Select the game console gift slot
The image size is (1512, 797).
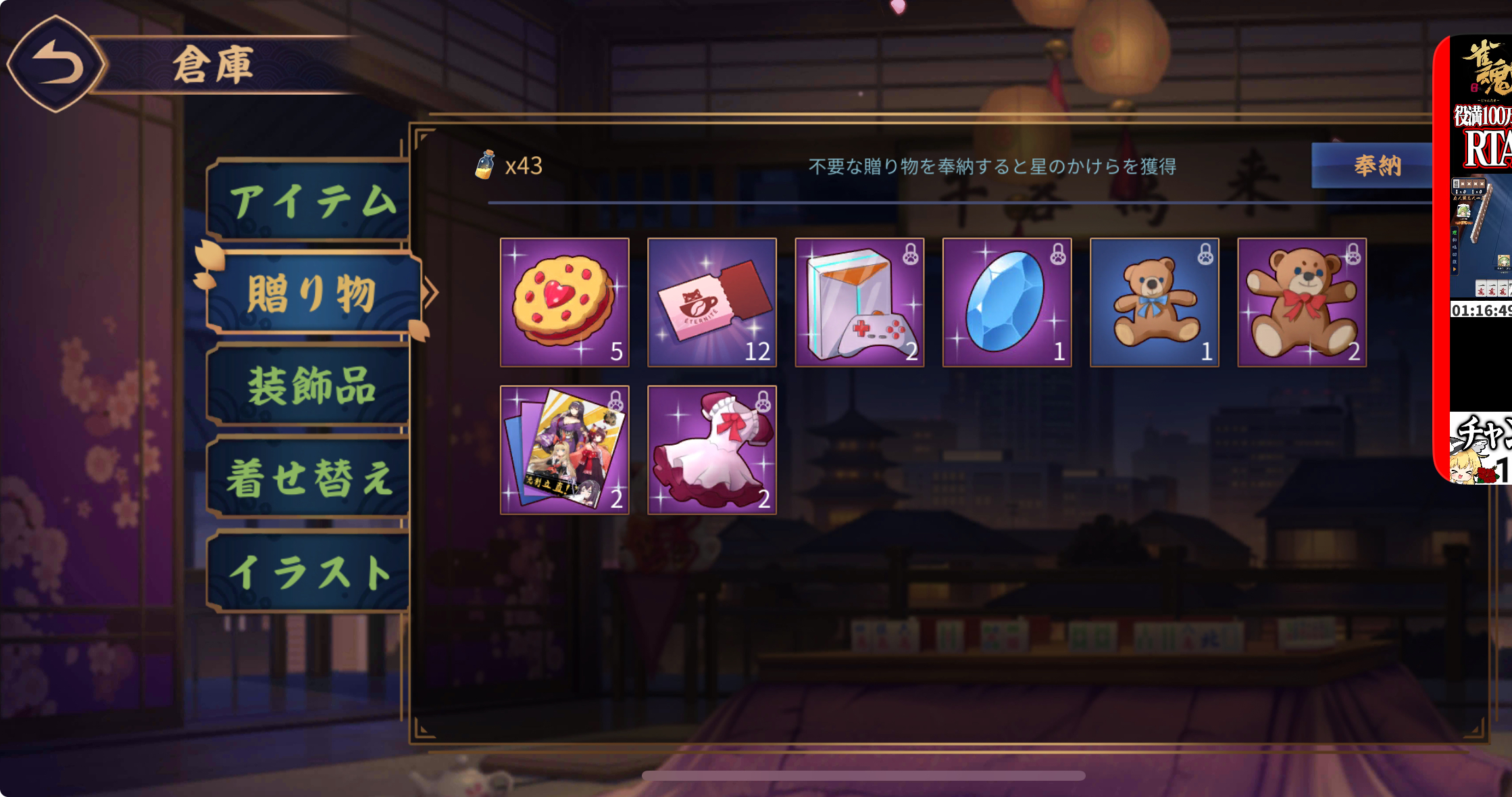click(x=859, y=302)
